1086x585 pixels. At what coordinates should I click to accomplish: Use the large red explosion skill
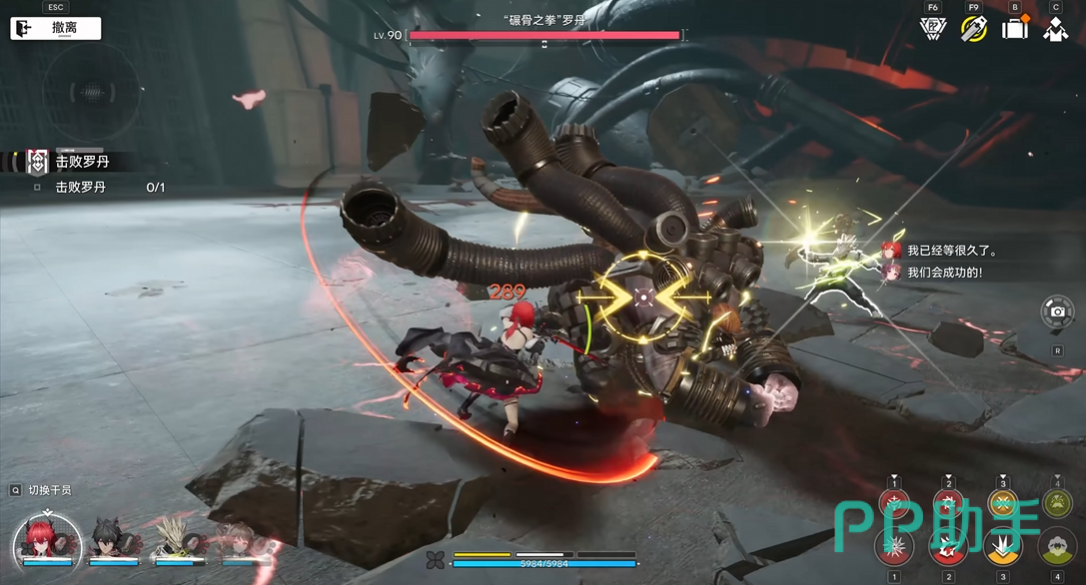948,547
